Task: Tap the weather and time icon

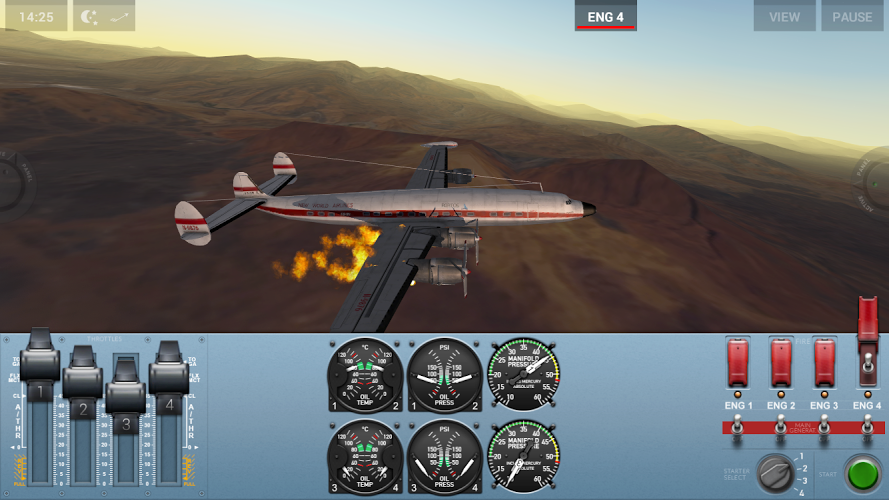Action: [104, 16]
